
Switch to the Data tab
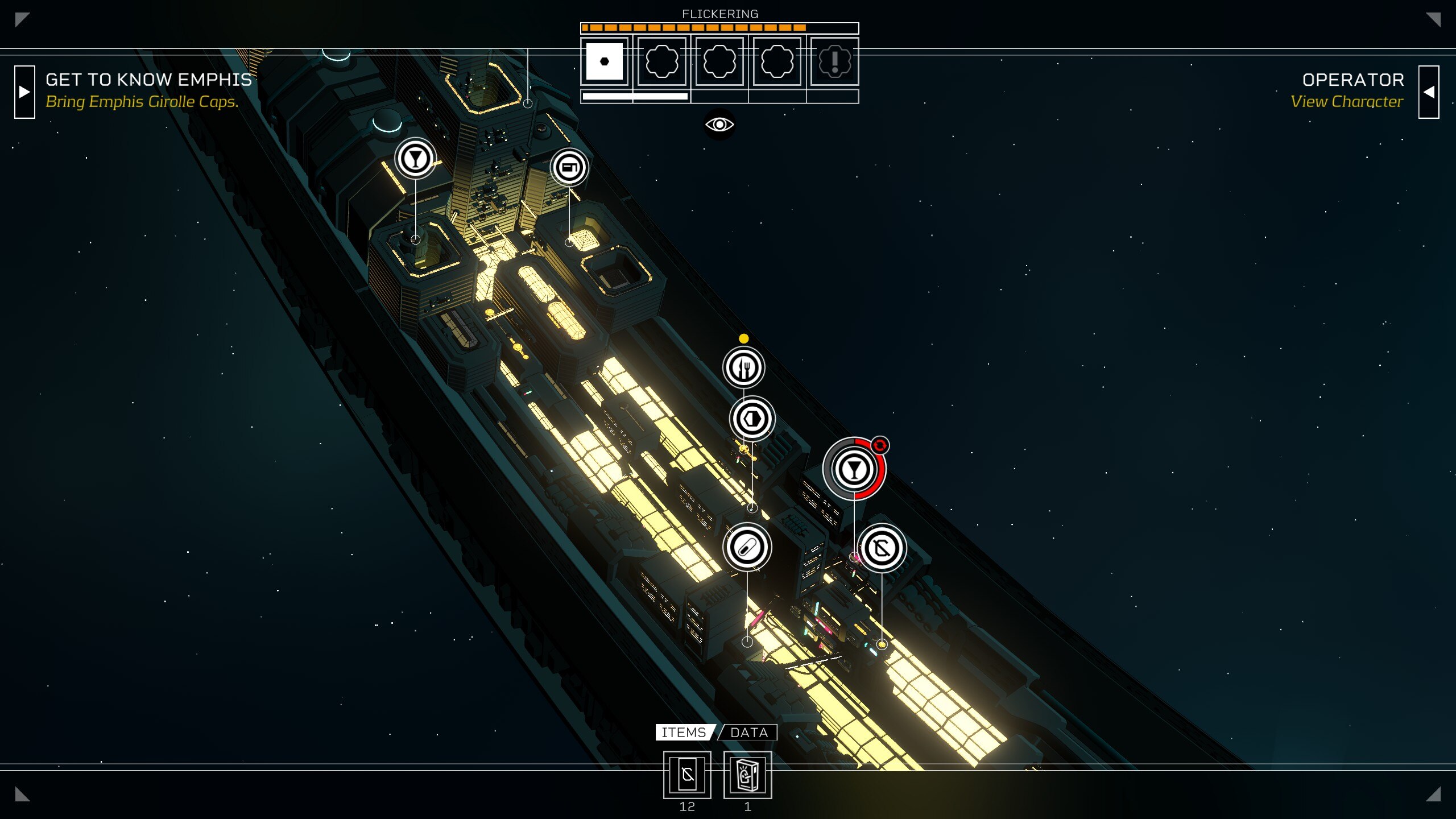[x=748, y=733]
